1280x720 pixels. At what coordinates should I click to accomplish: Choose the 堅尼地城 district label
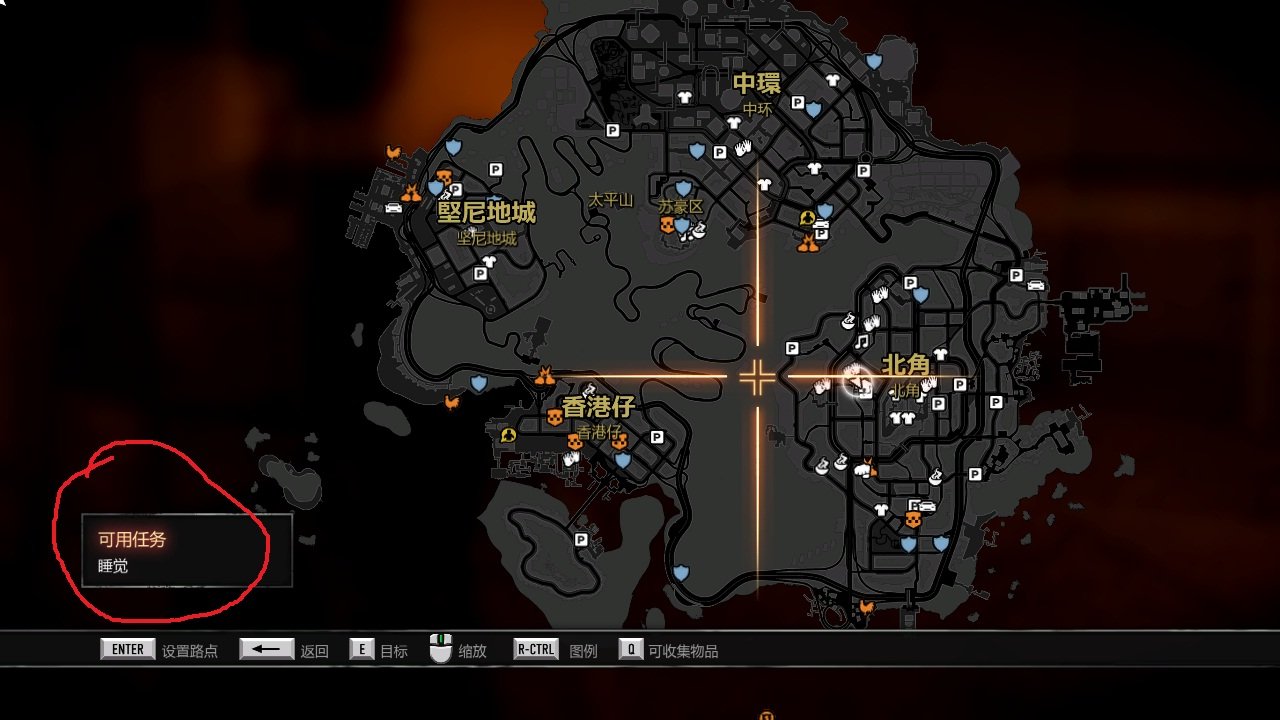(x=487, y=212)
